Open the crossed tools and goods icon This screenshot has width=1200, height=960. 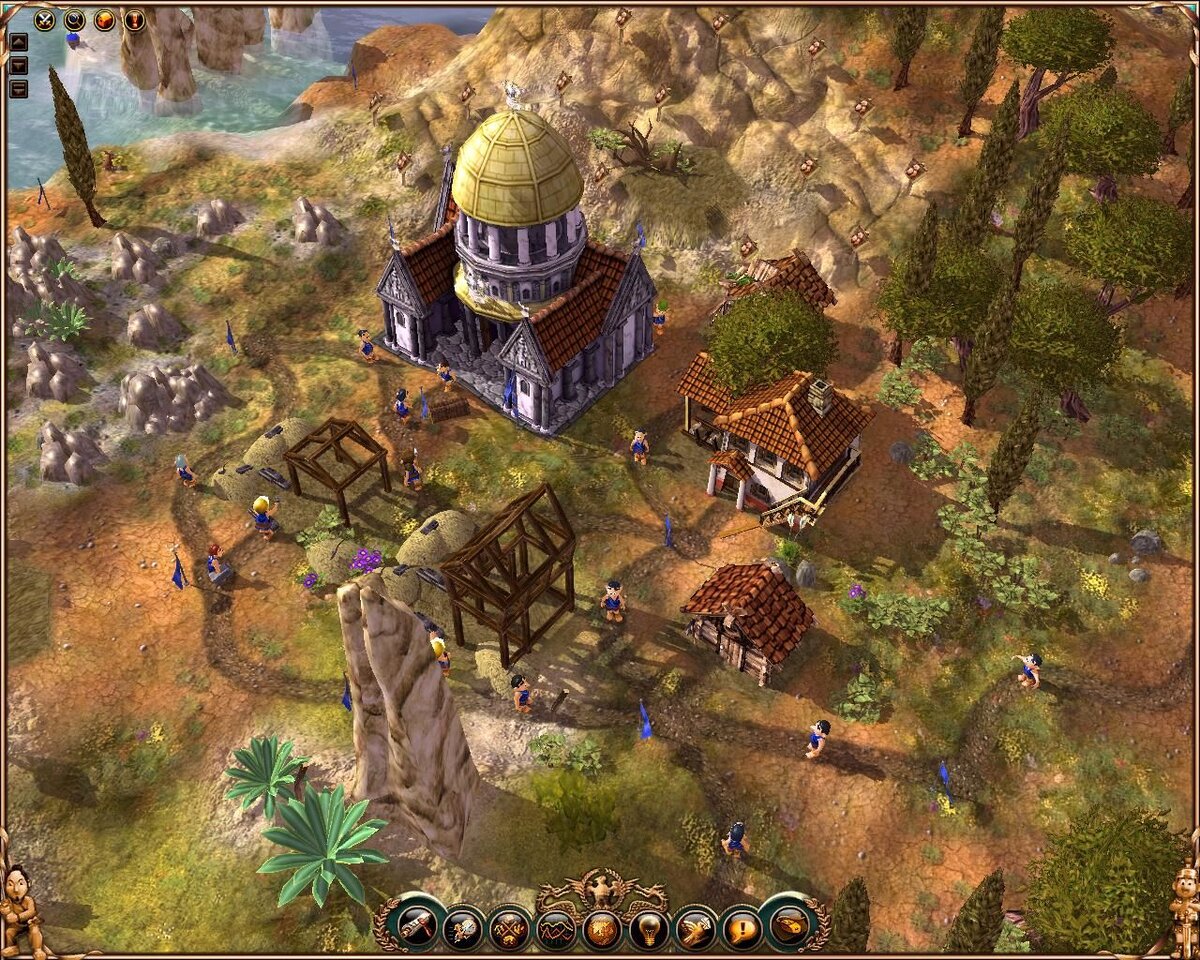click(x=509, y=927)
